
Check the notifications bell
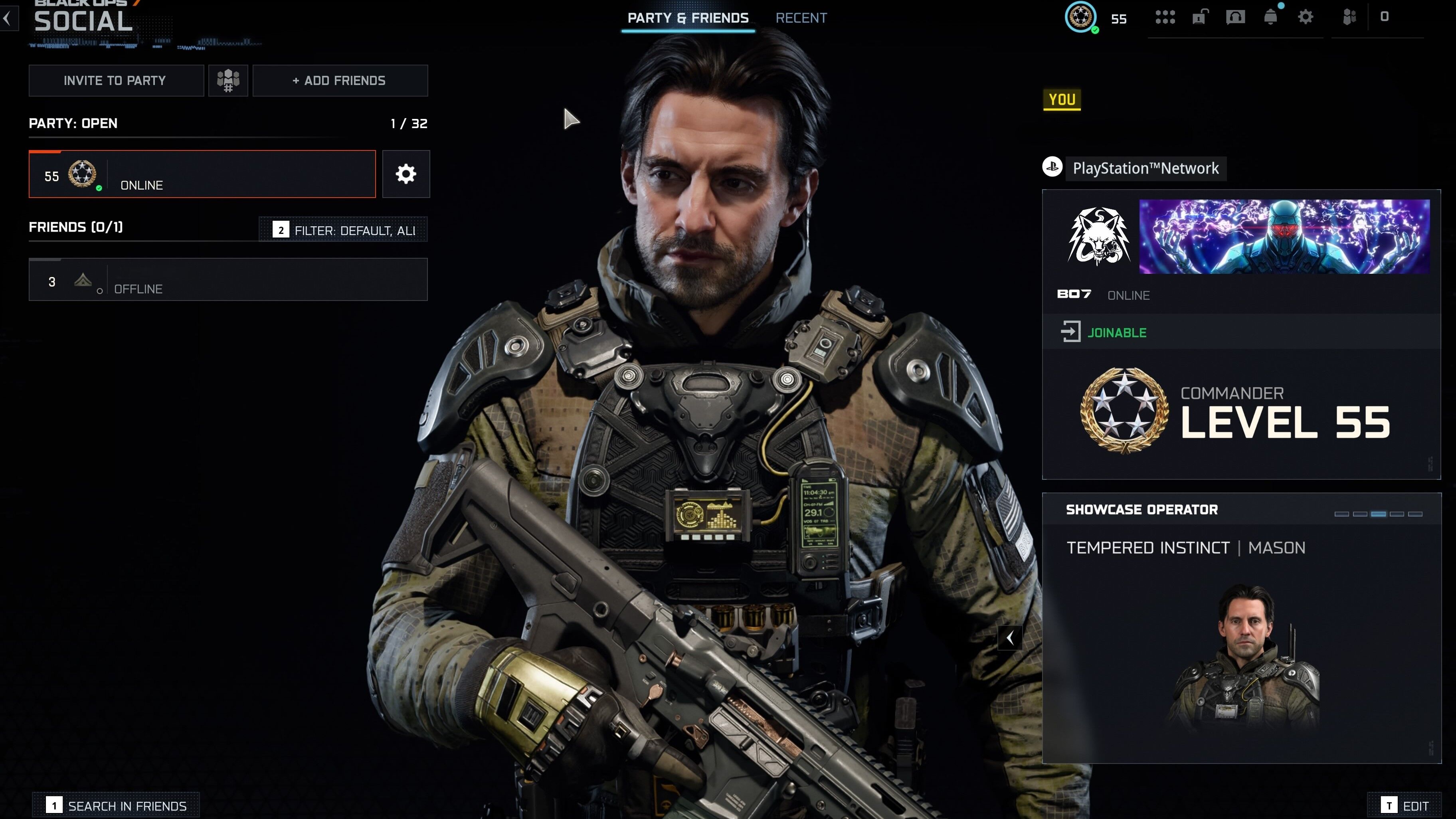[1270, 18]
